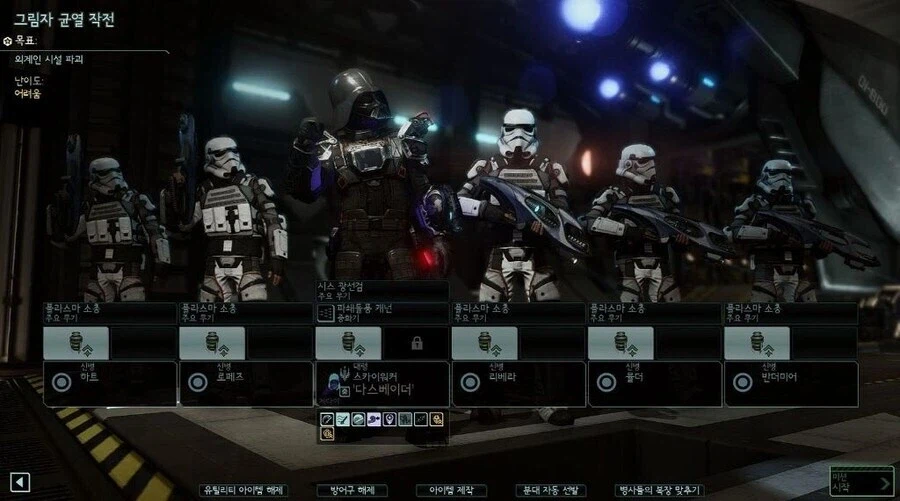The height and width of the screenshot is (501, 900).
Task: Click Darth Vader's locked utility slot
Action: point(416,343)
